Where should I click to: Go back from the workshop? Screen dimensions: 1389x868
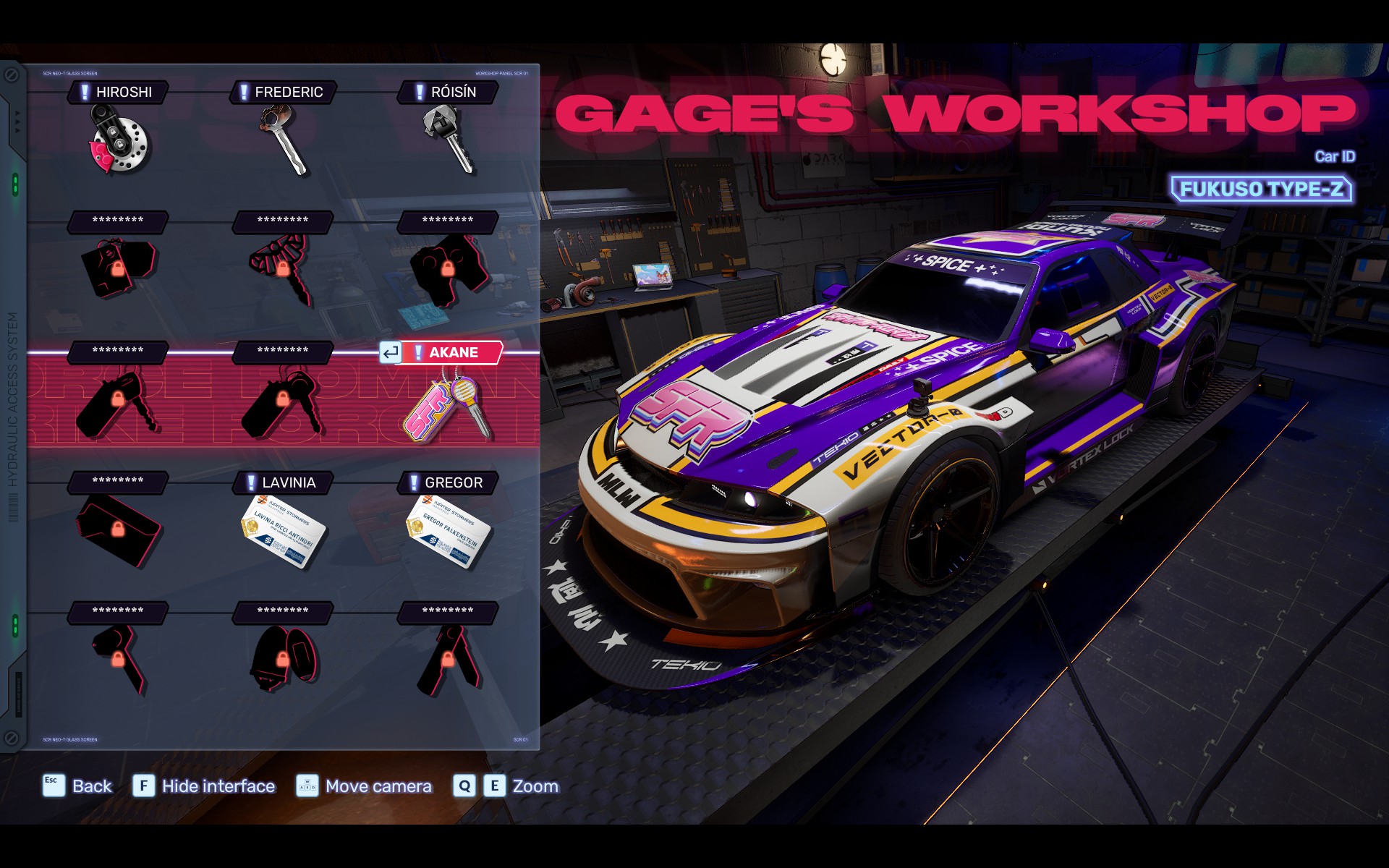coord(78,786)
